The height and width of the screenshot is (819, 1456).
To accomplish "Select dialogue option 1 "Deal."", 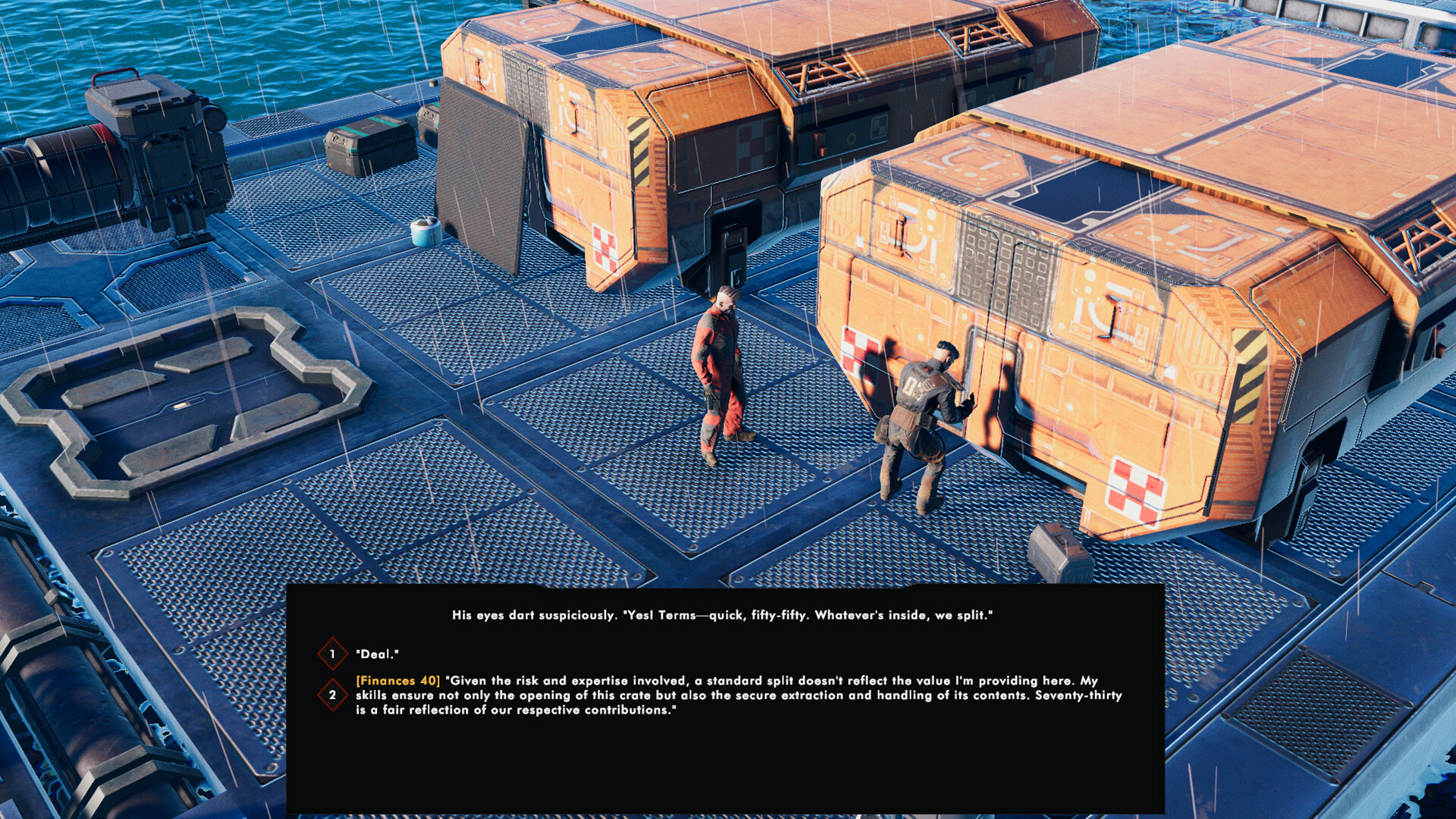I will [379, 654].
